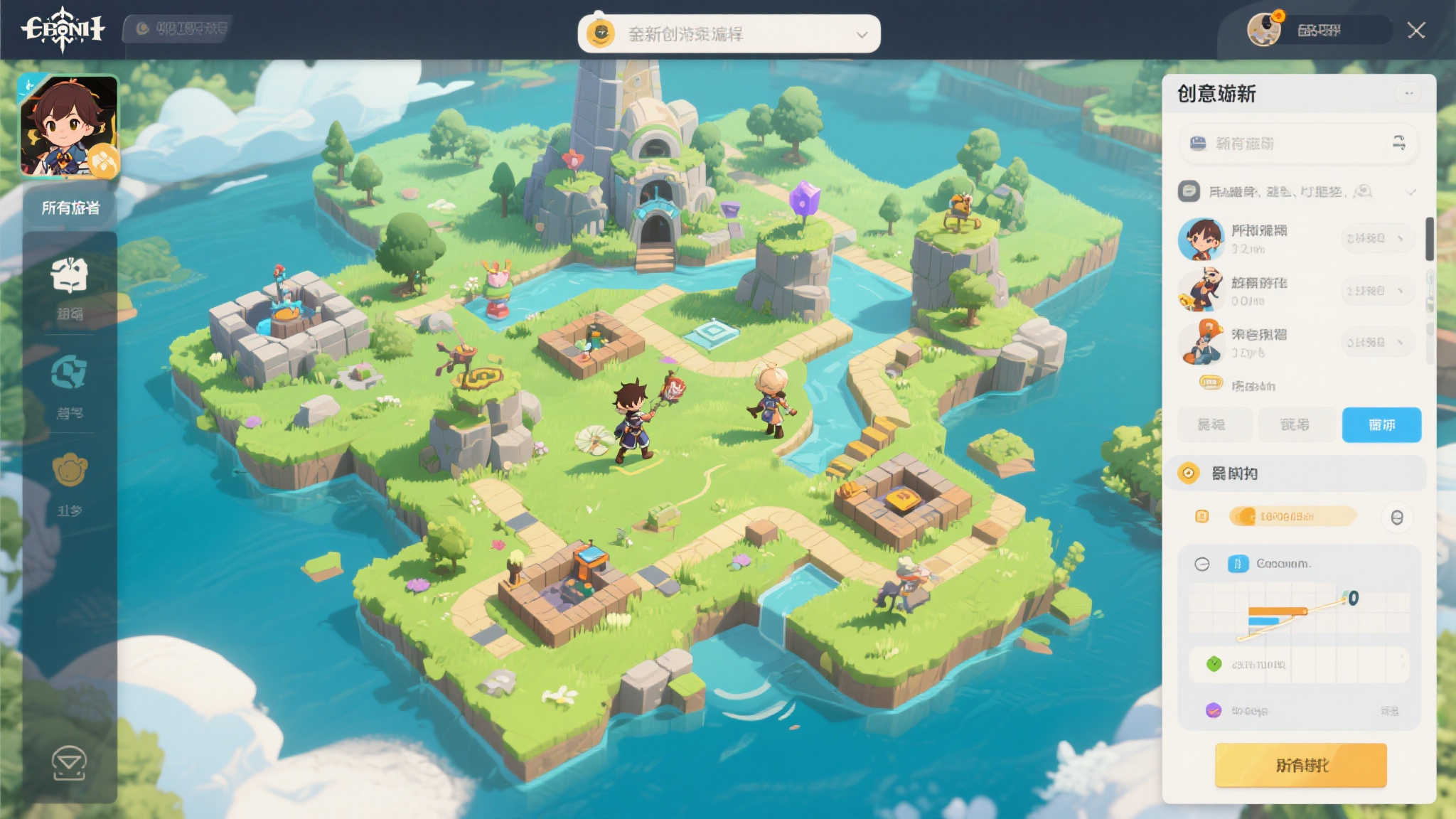Image resolution: width=1456 pixels, height=819 pixels.
Task: Click the game logo in the top-left corner
Action: click(x=63, y=29)
